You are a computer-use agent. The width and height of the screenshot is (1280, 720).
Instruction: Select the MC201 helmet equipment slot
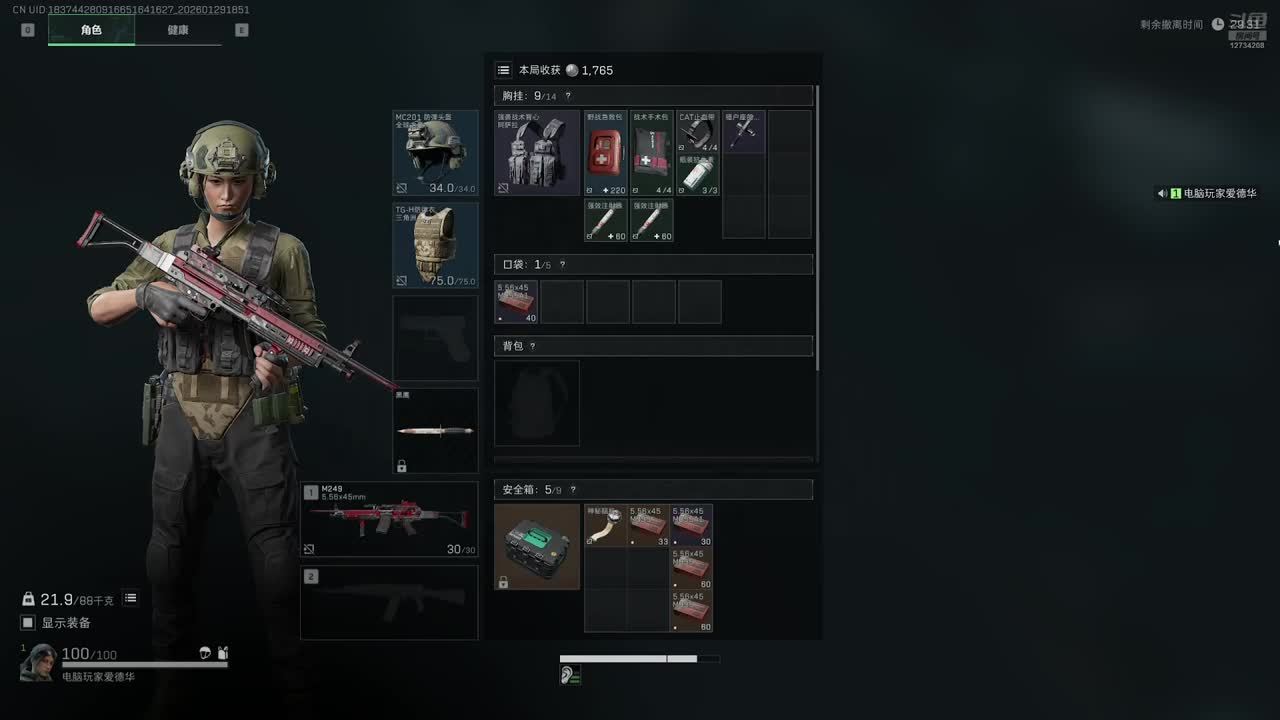tap(435, 153)
